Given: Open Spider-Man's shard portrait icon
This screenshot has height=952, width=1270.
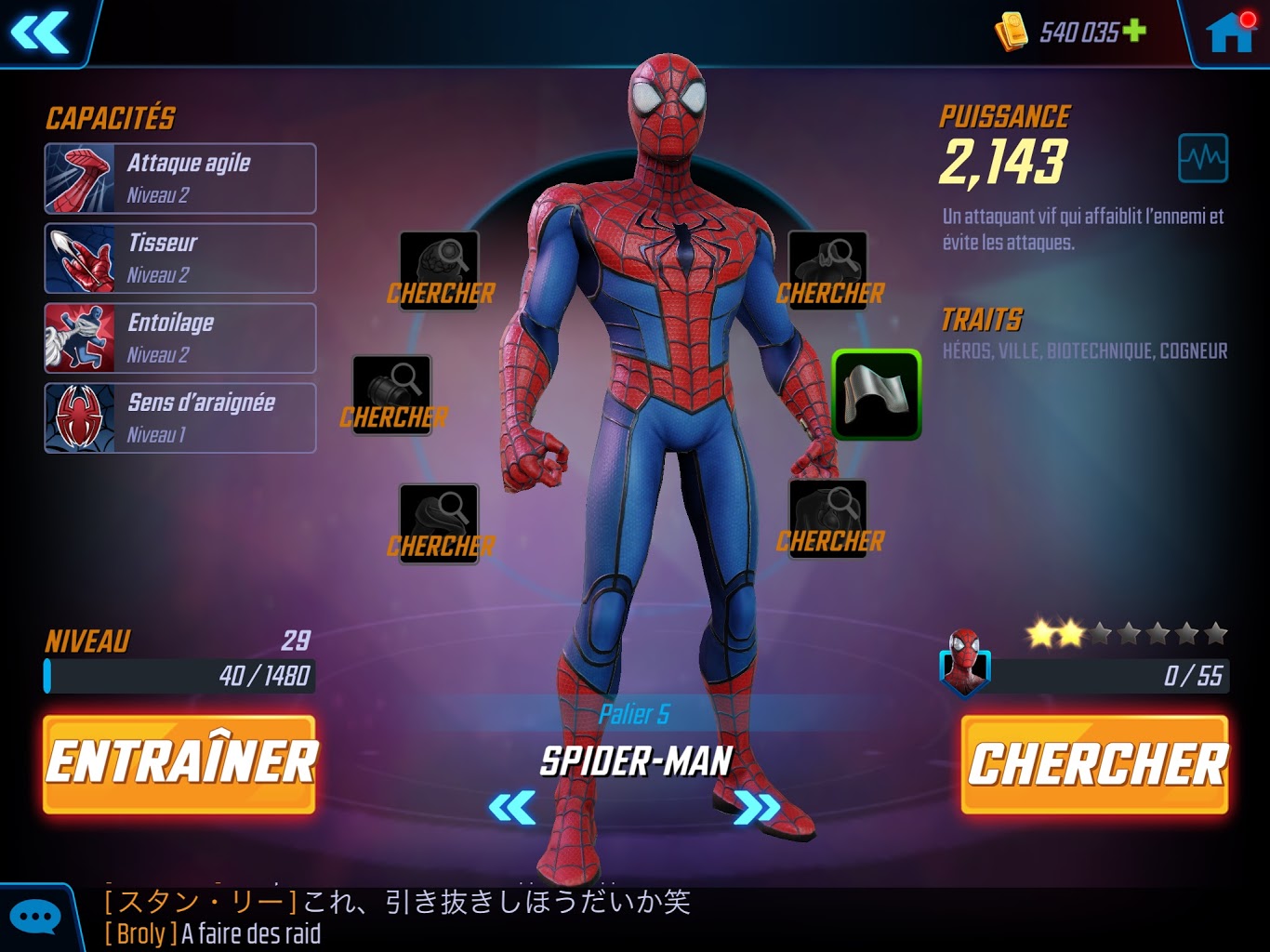Looking at the screenshot, I should pyautogui.click(x=964, y=662).
